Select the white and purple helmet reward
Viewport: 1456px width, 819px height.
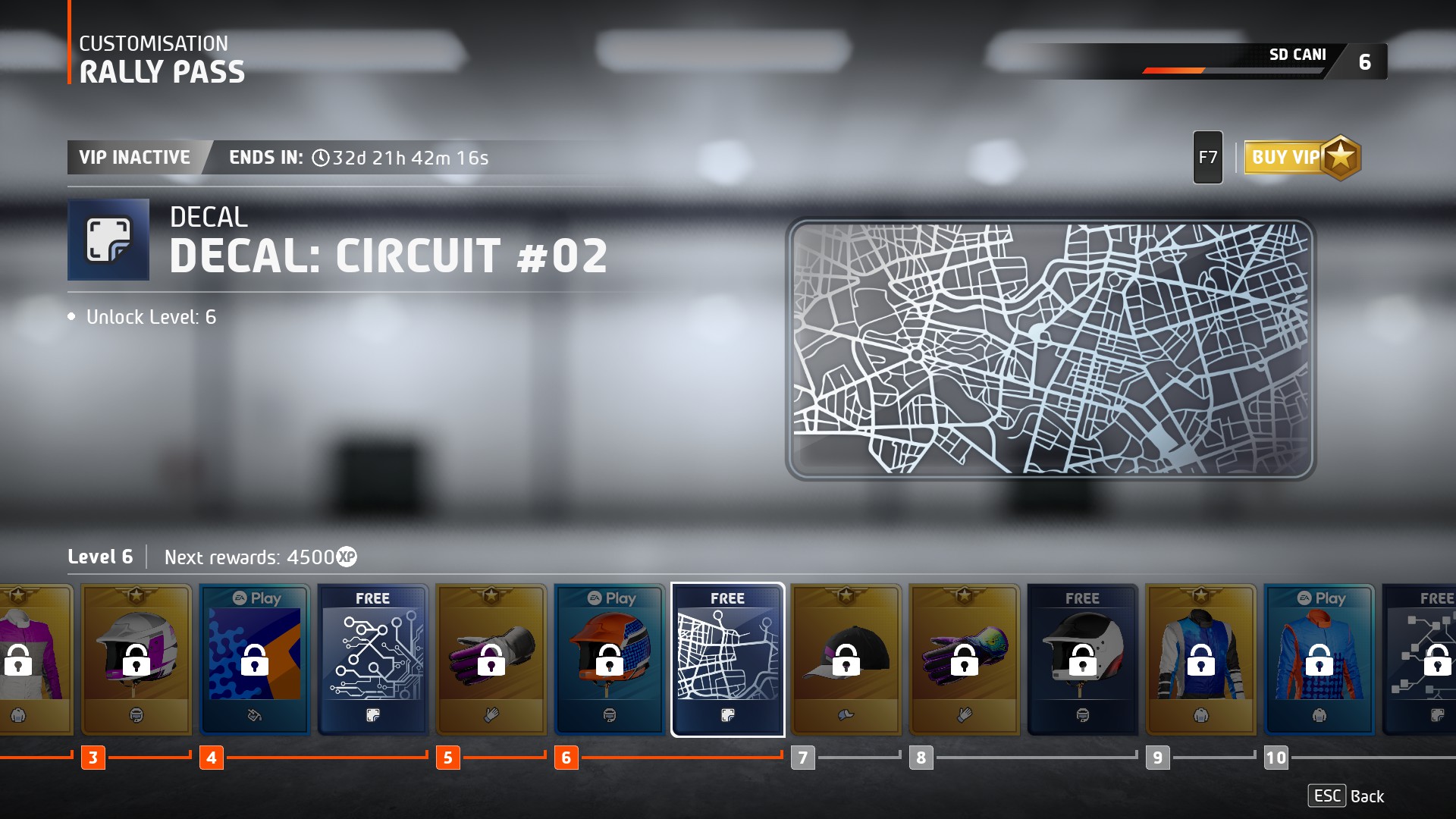[136, 658]
